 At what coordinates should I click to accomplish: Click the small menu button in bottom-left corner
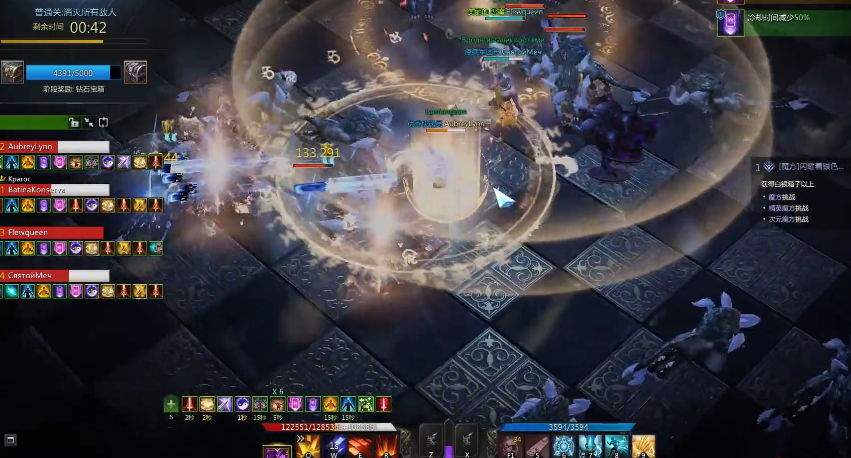pyautogui.click(x=10, y=439)
